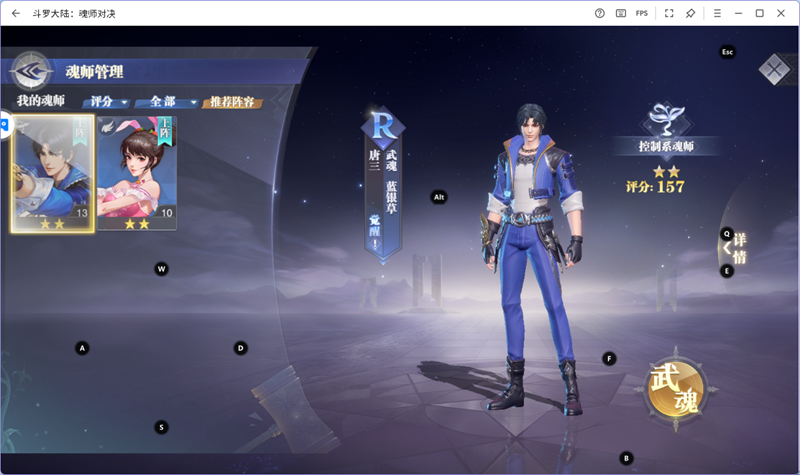
Task: Close the soul master management screen
Action: pos(774,69)
